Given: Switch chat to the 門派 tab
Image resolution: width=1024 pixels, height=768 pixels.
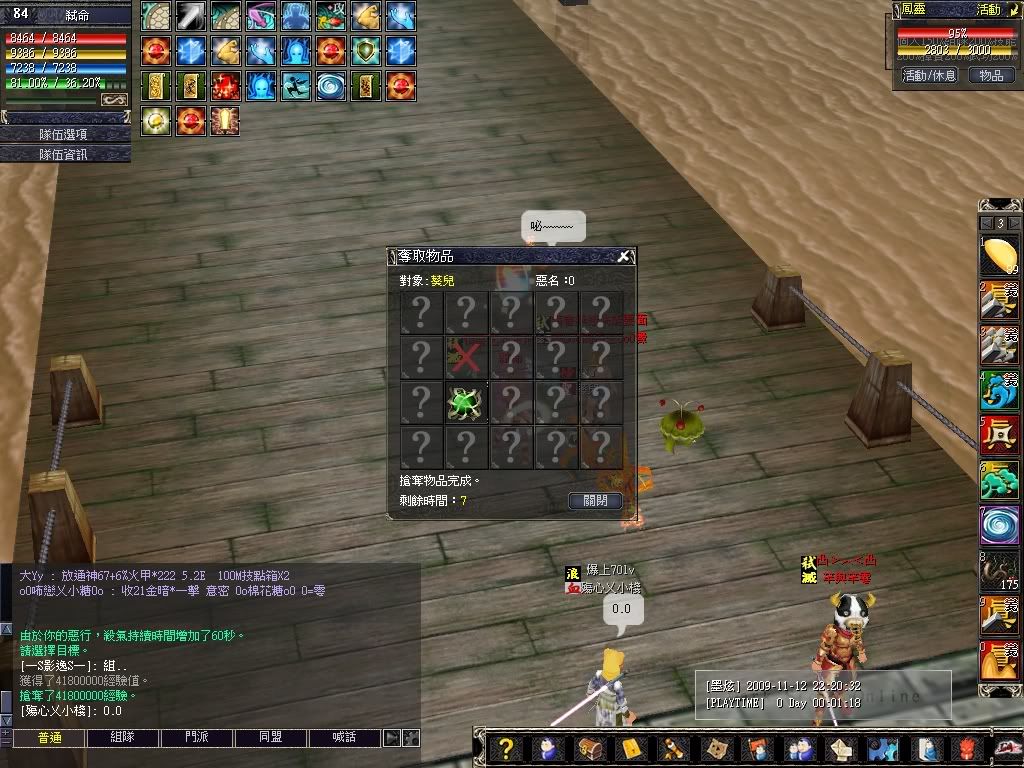Looking at the screenshot, I should (197, 738).
